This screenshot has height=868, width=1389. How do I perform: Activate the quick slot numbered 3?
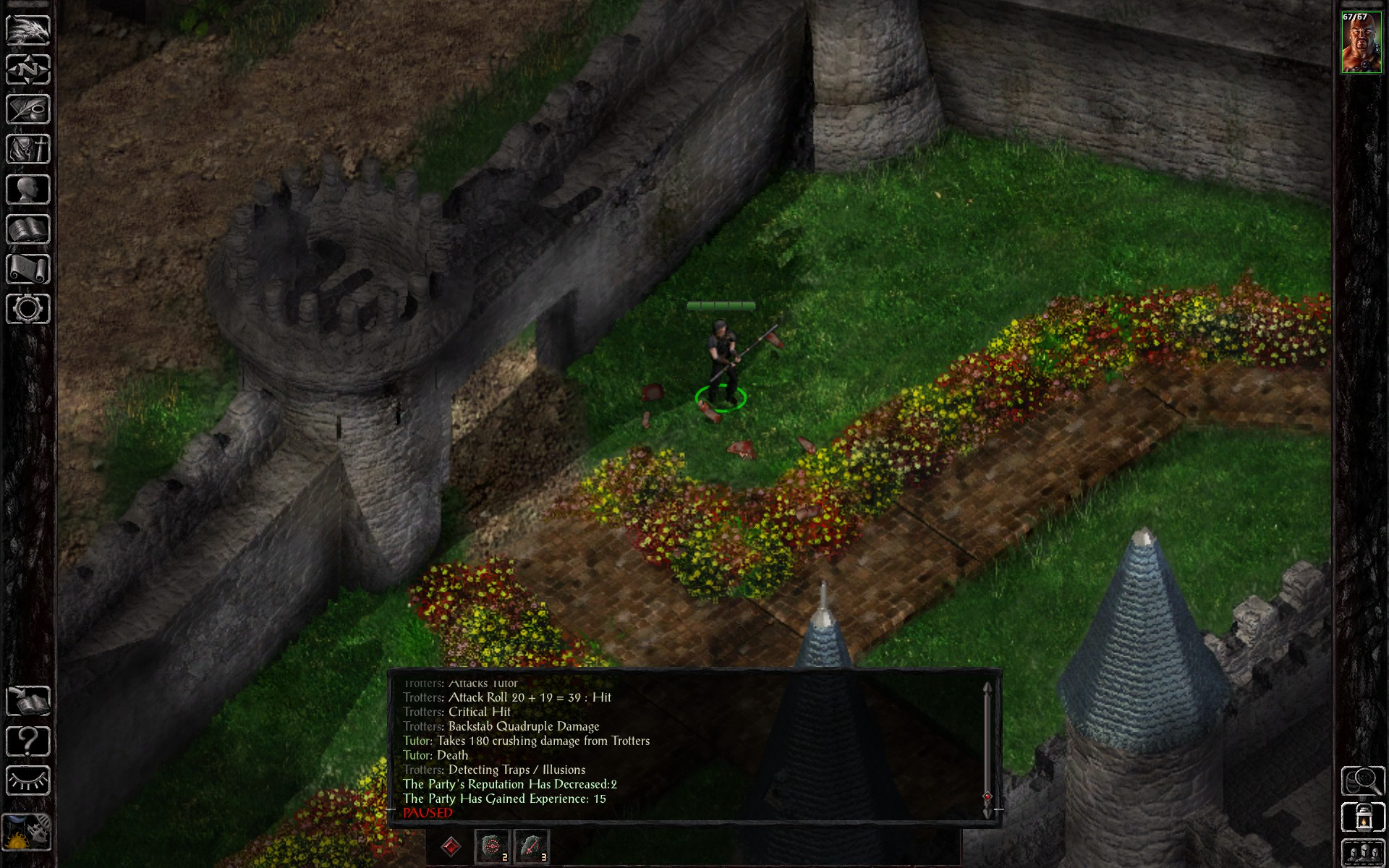(531, 846)
